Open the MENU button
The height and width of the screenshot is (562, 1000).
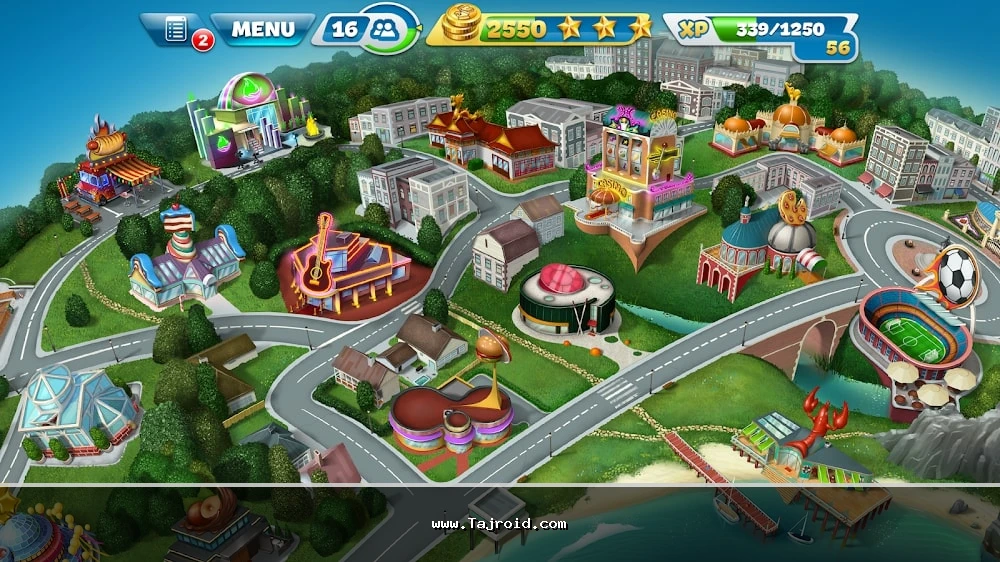(x=263, y=29)
